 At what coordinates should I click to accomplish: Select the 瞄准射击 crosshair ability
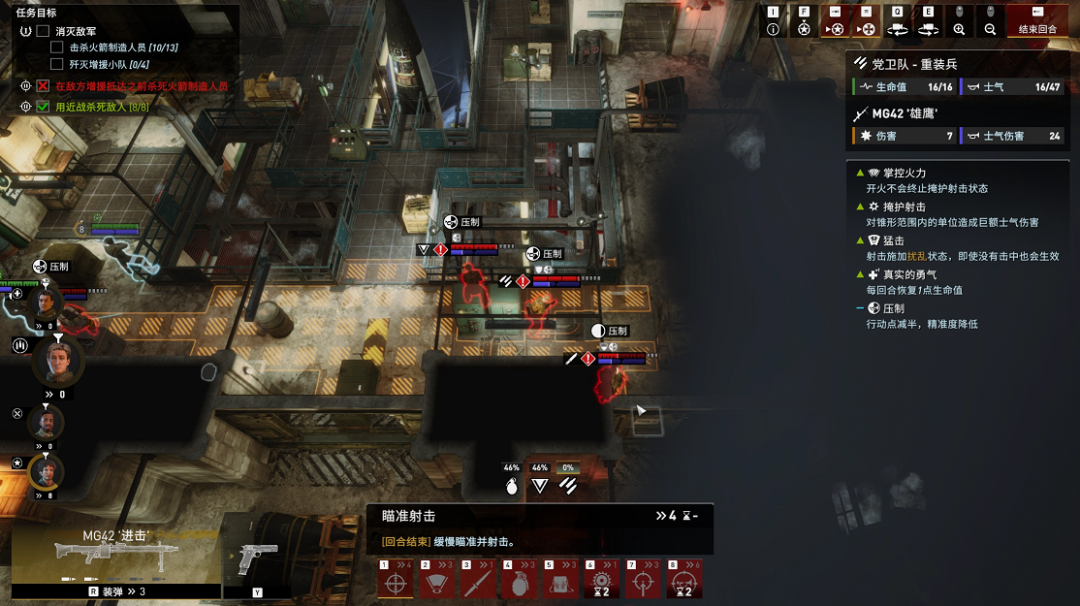[395, 582]
